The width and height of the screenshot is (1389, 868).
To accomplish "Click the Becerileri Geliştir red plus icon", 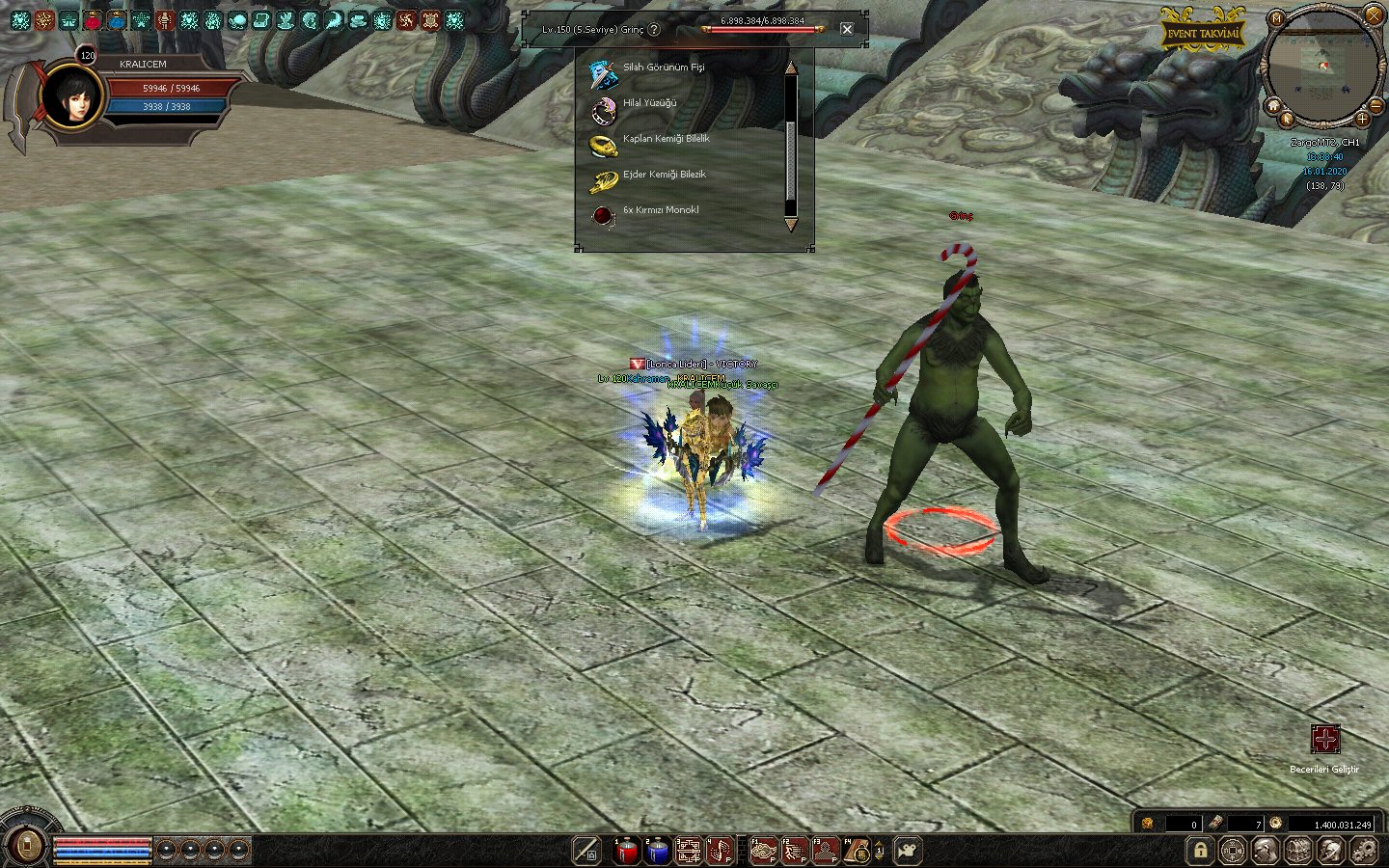I will point(1324,740).
